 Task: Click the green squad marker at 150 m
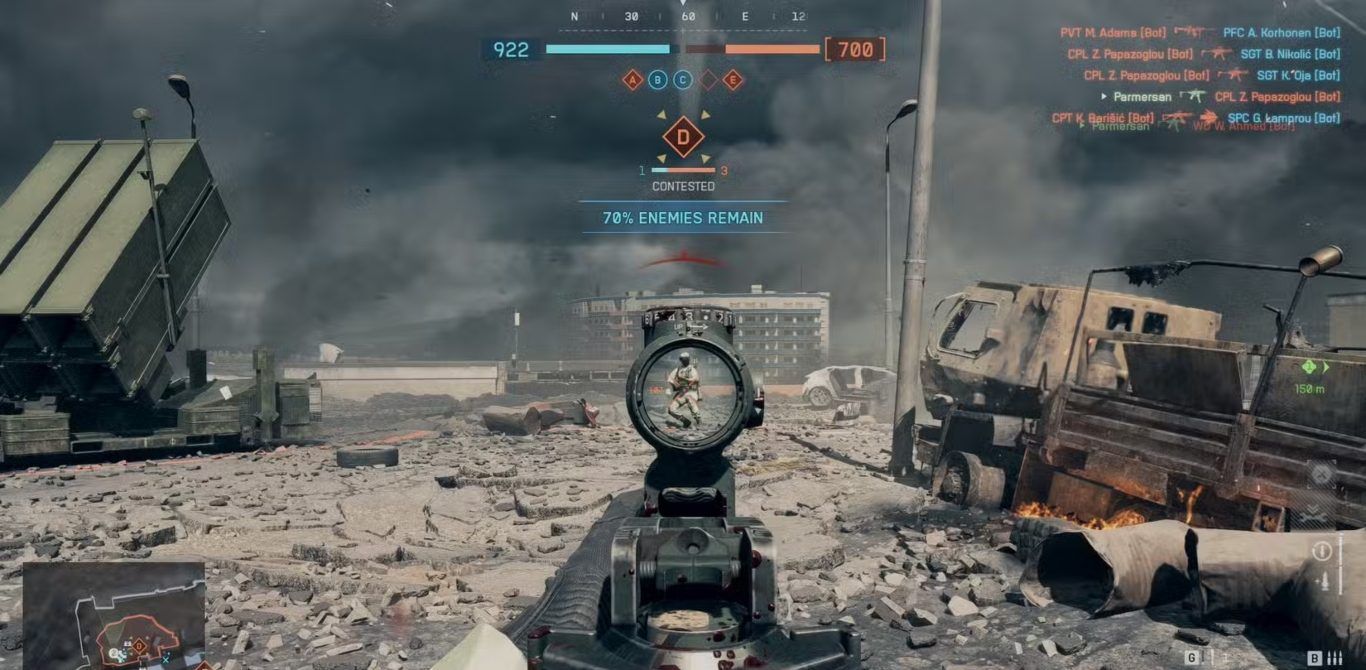1308,367
